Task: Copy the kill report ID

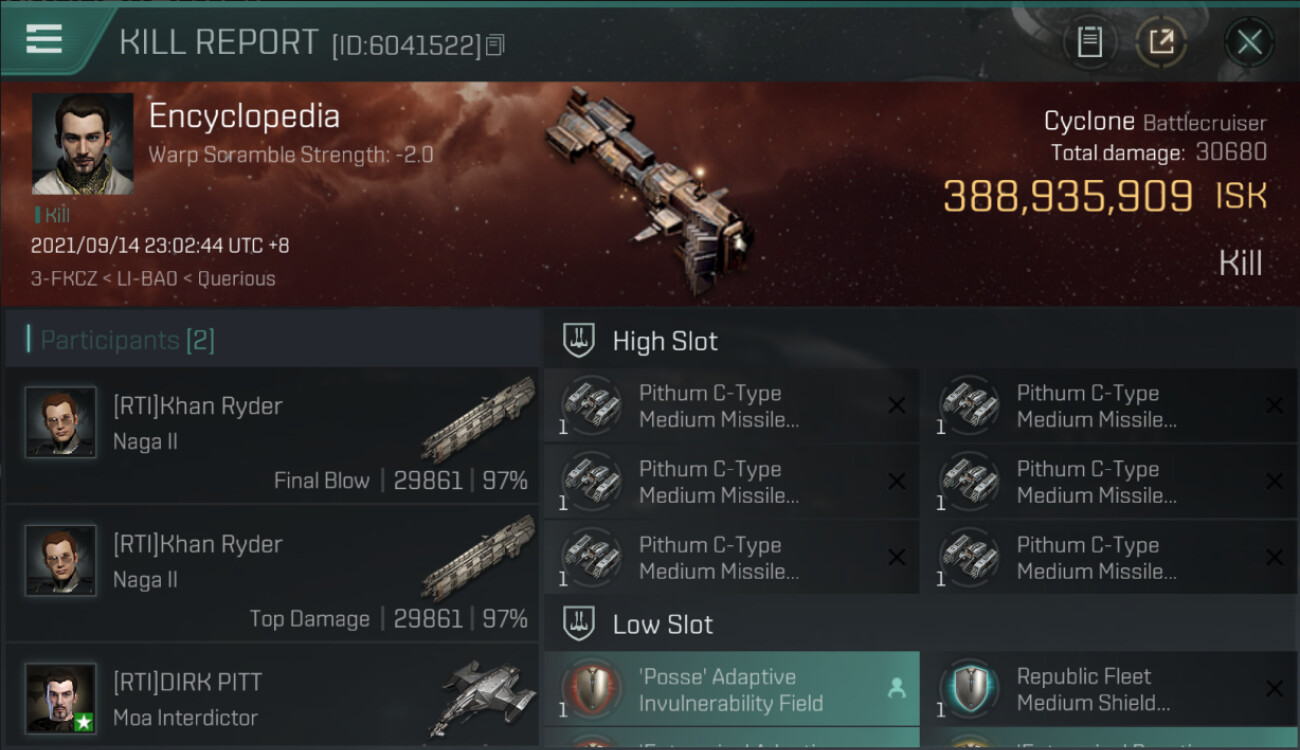Action: tap(496, 45)
